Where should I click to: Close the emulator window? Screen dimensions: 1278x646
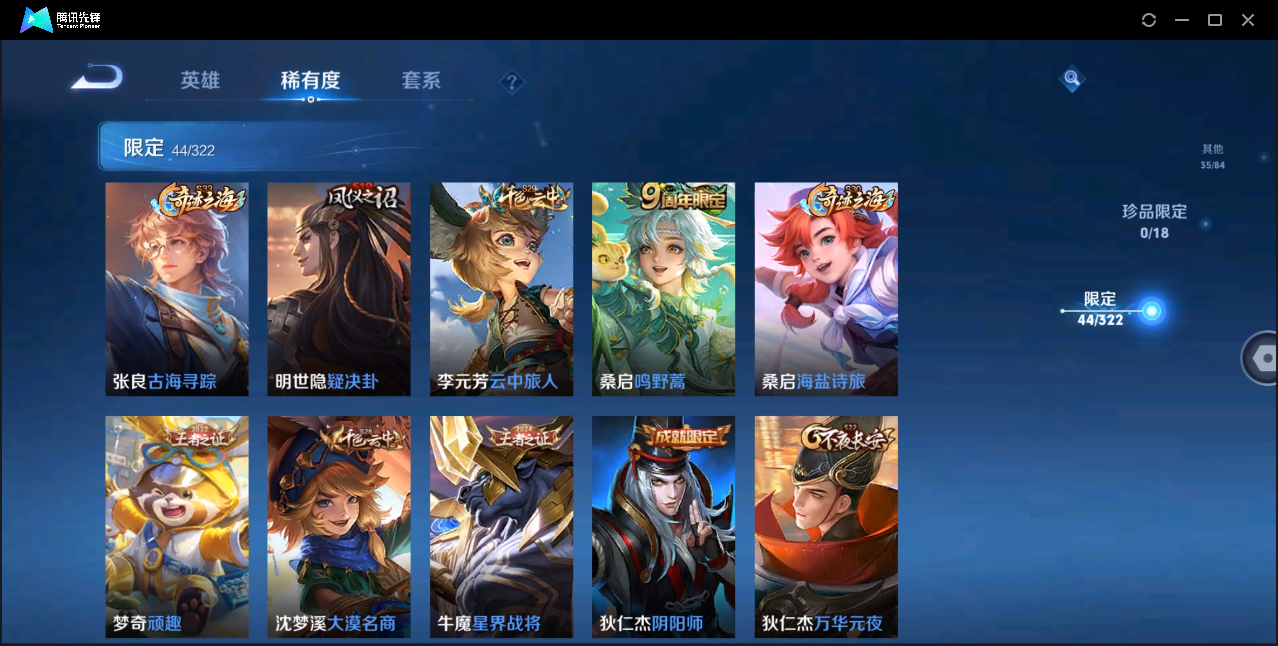tap(1248, 20)
